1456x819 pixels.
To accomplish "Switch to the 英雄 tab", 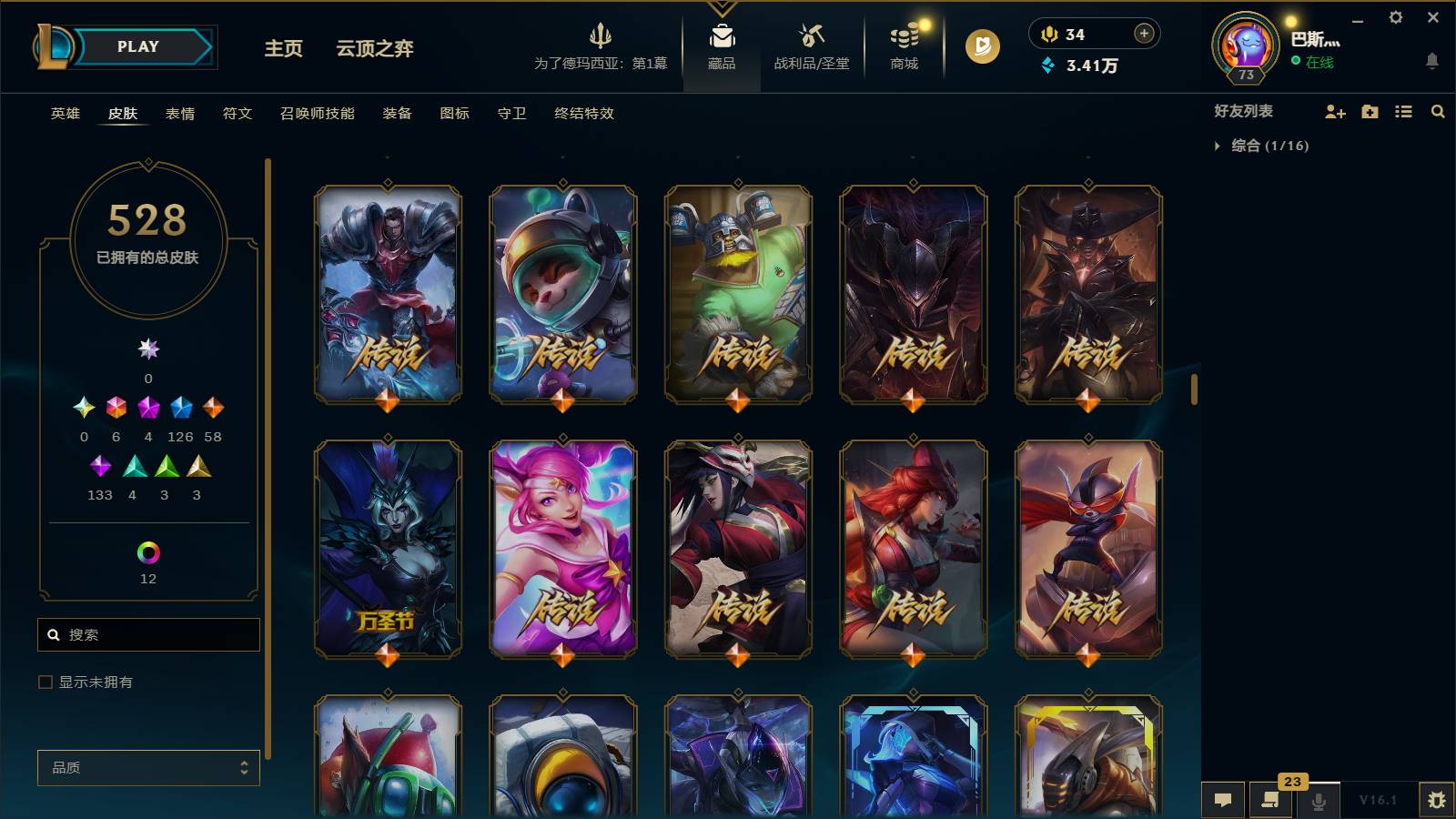I will click(x=64, y=114).
